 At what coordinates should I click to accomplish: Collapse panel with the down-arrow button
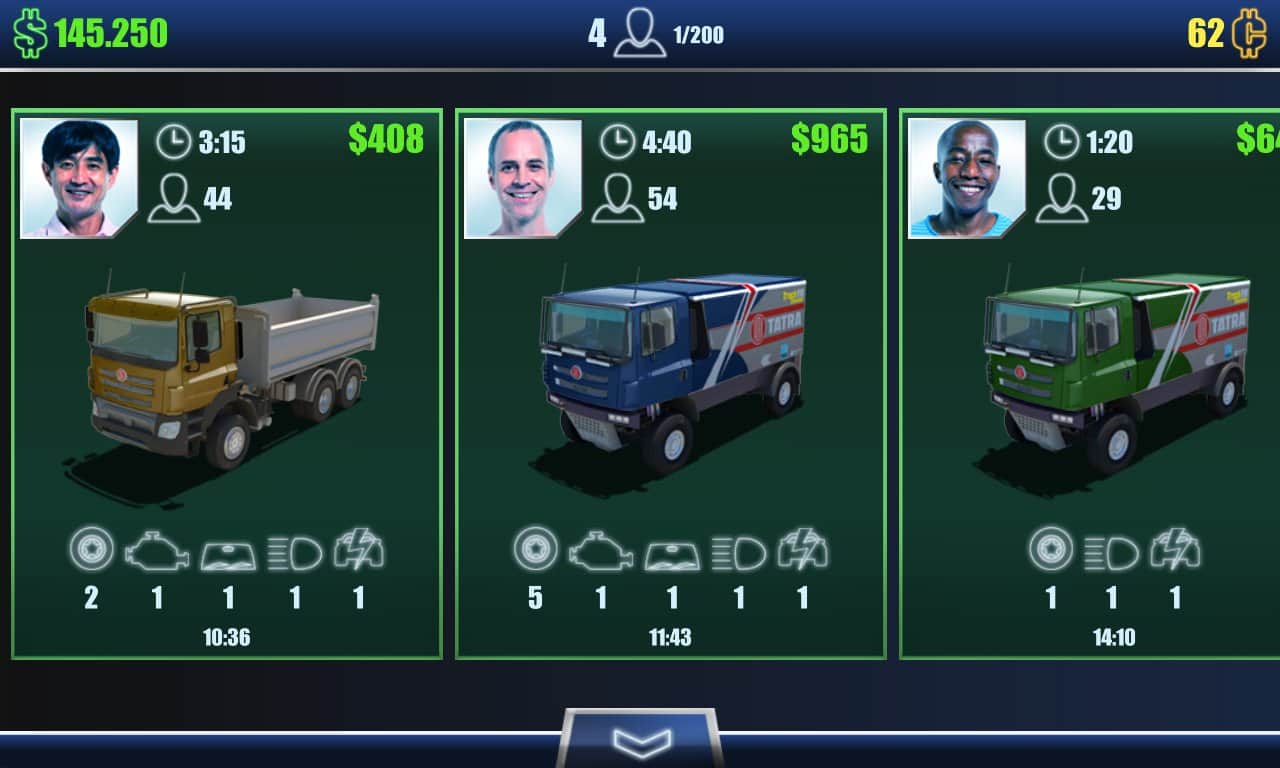coord(640,741)
